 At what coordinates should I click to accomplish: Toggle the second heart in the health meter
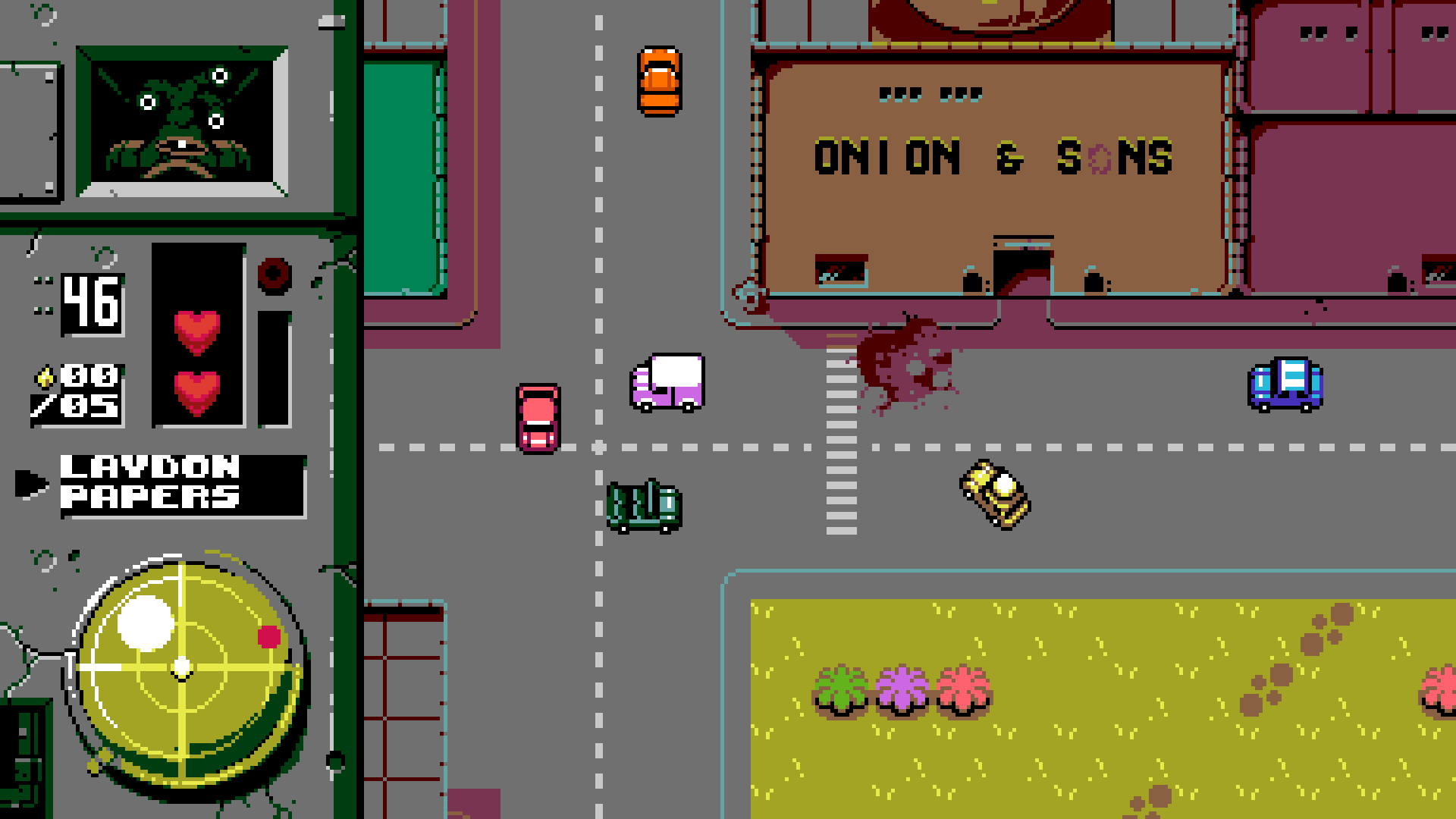click(196, 391)
